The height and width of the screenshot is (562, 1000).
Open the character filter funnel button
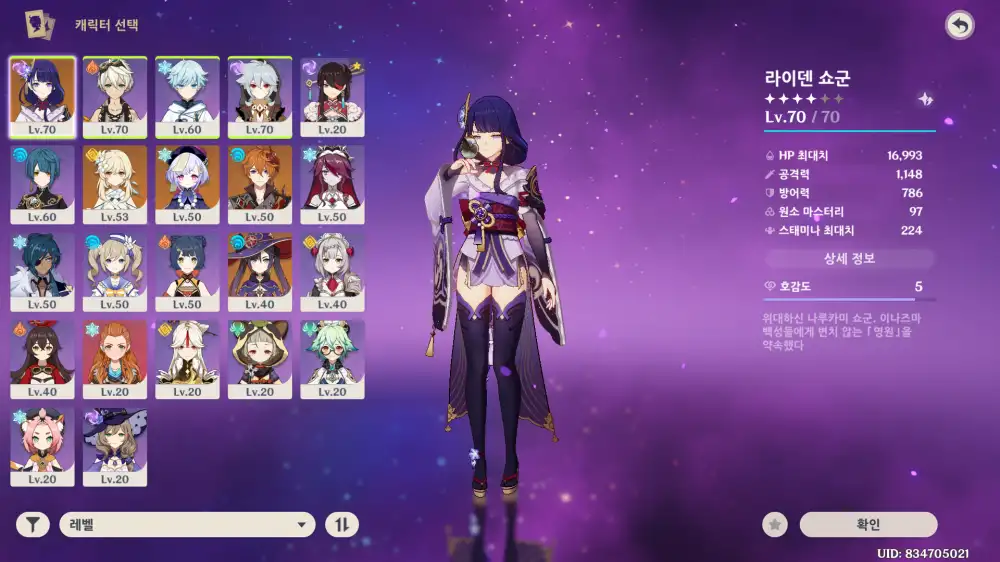pyautogui.click(x=33, y=525)
